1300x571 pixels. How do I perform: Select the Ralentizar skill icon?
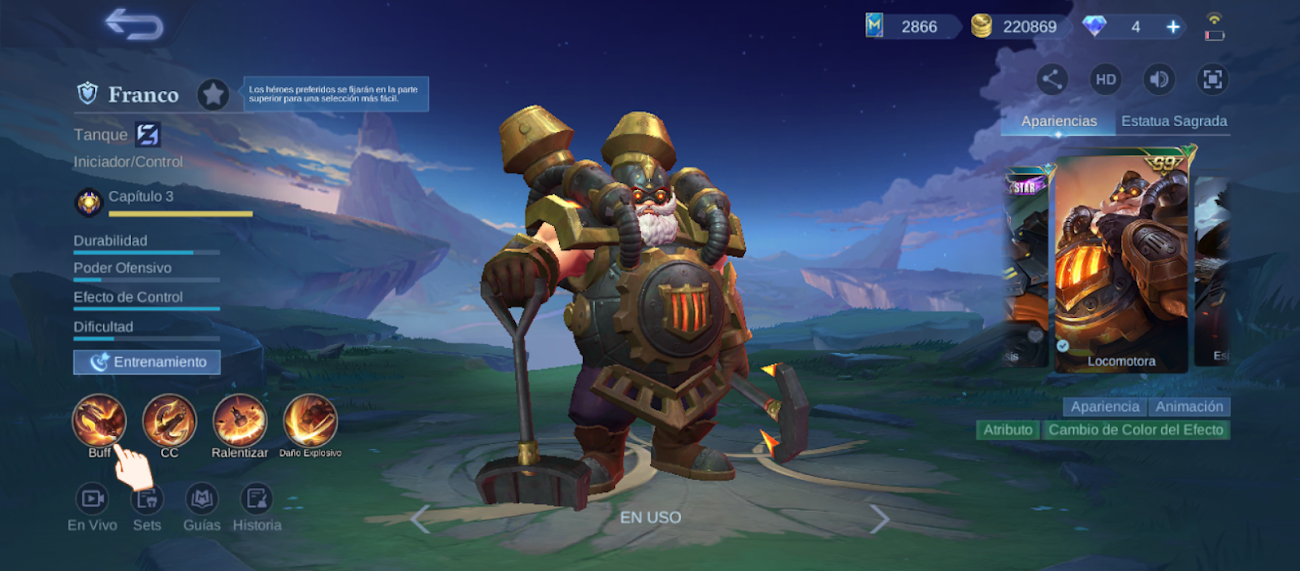click(x=240, y=421)
